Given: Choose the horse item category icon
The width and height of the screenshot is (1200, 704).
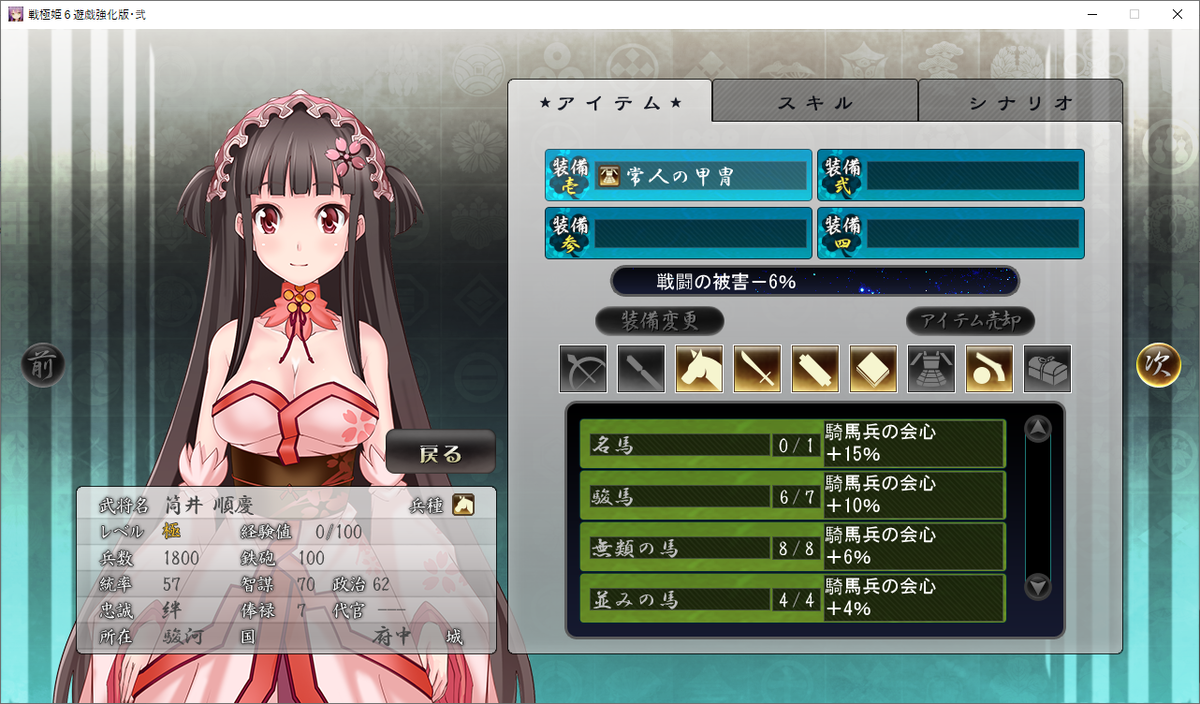Looking at the screenshot, I should [x=699, y=369].
